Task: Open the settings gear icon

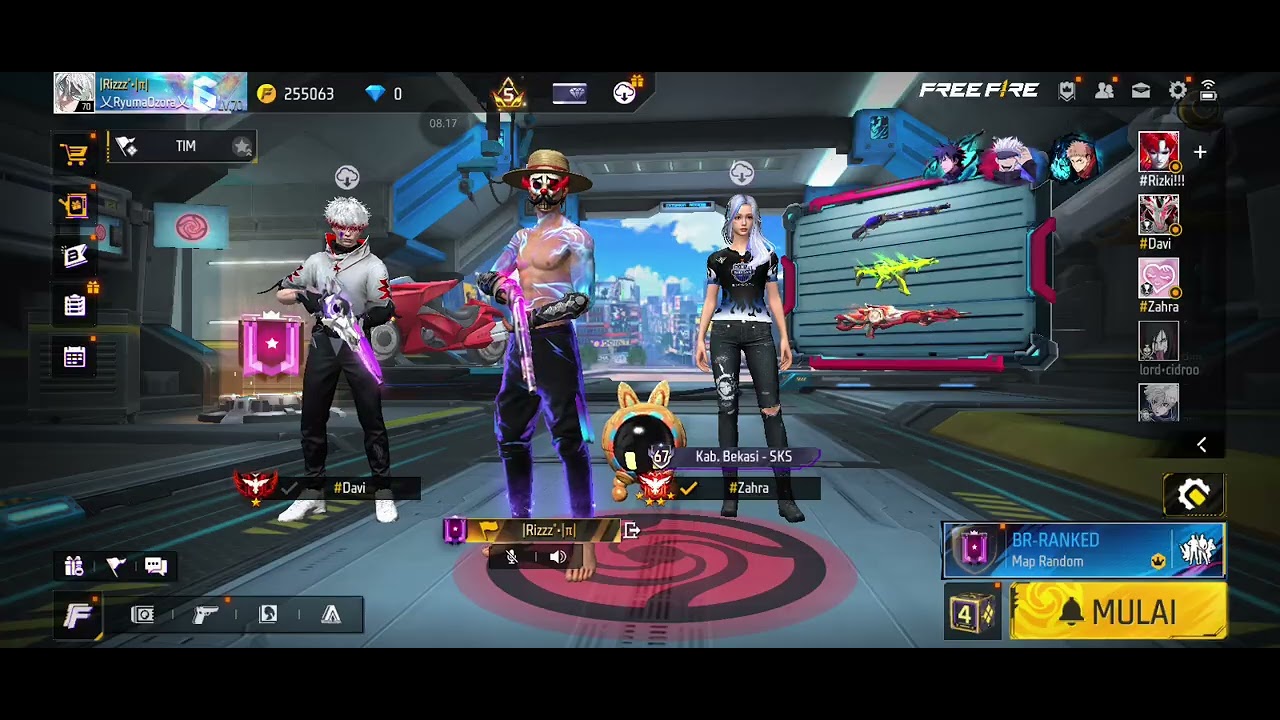Action: (1178, 91)
